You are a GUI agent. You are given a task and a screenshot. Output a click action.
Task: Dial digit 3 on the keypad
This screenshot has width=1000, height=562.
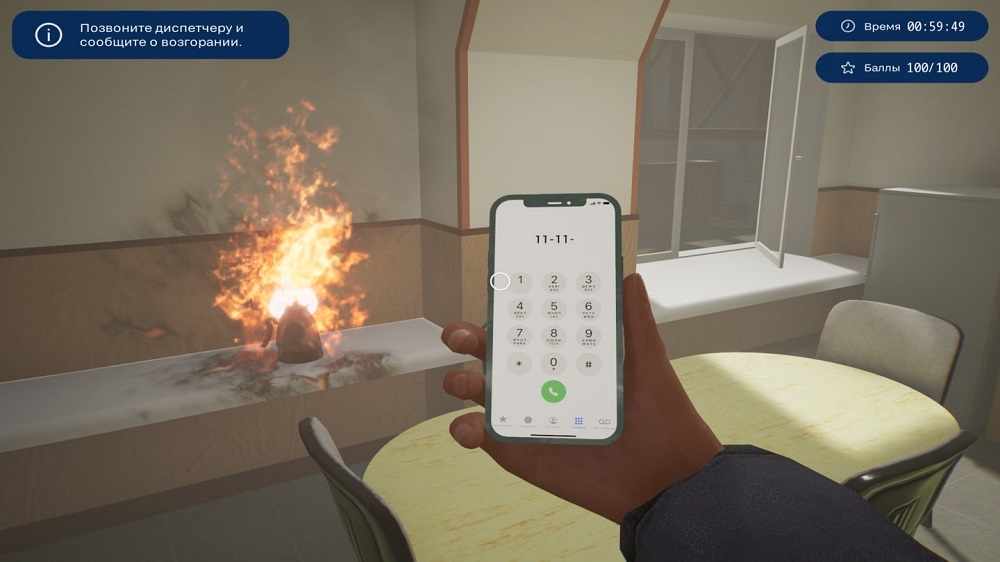pos(588,282)
